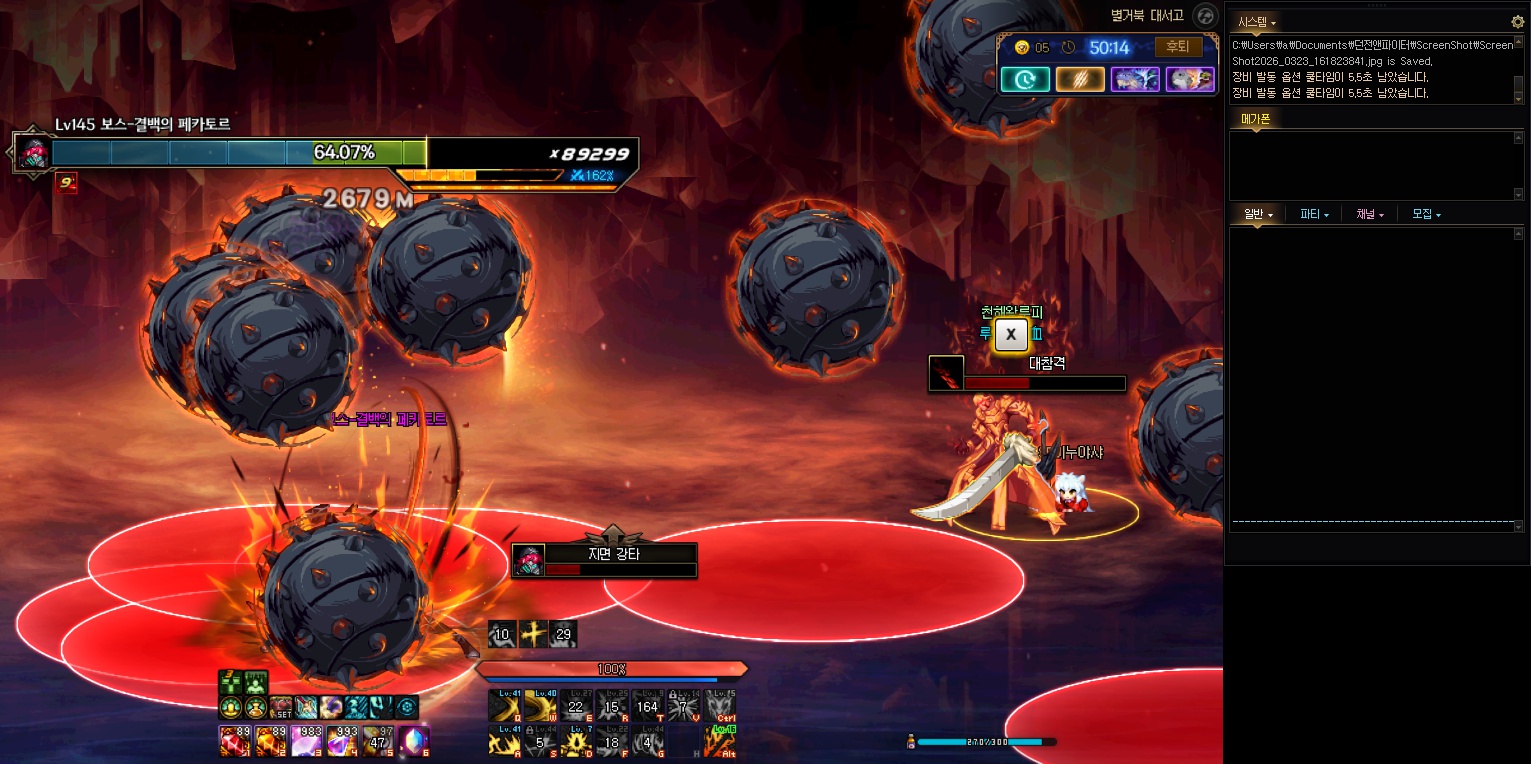Use the white-blue crystal in slot 6
Screen dimensions: 1531x764
[414, 741]
